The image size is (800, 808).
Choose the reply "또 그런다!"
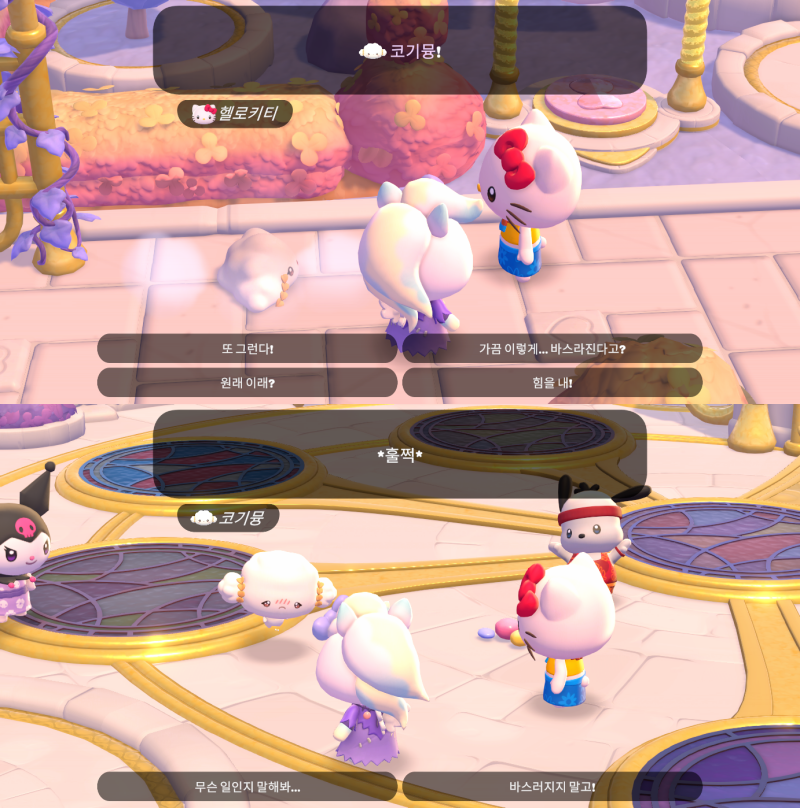(x=247, y=349)
